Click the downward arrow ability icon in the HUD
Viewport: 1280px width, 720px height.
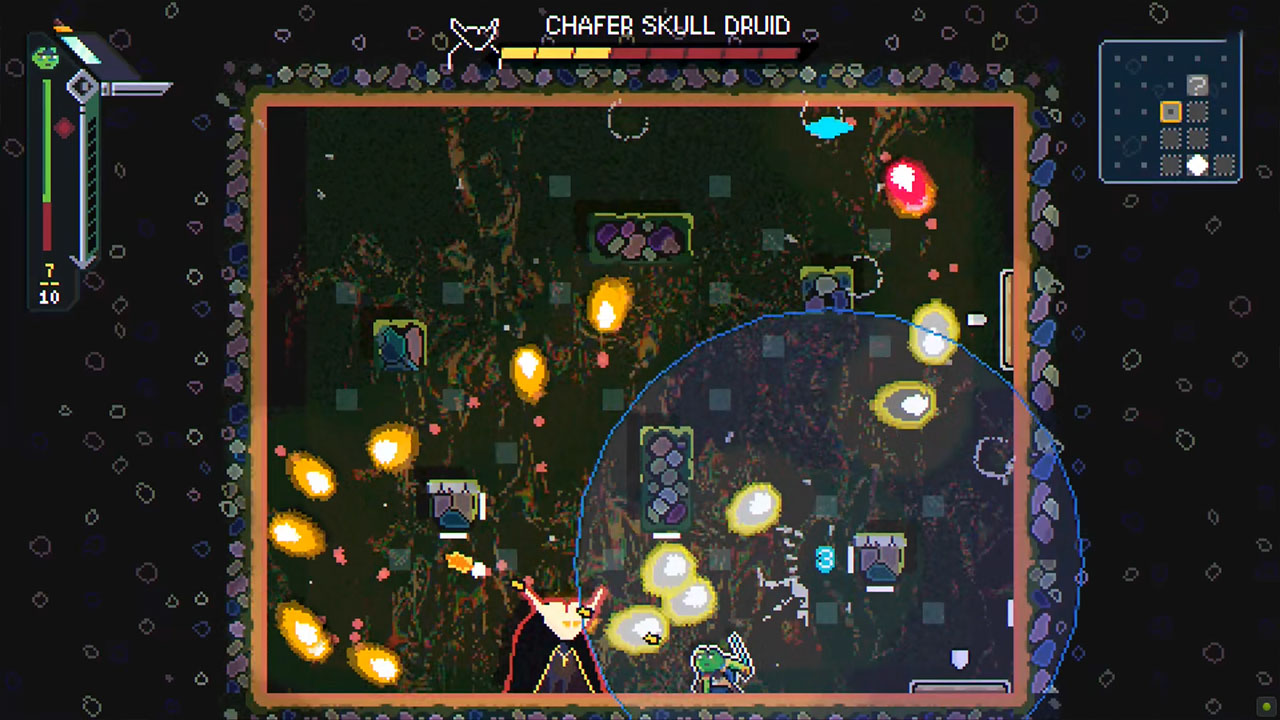(82, 260)
